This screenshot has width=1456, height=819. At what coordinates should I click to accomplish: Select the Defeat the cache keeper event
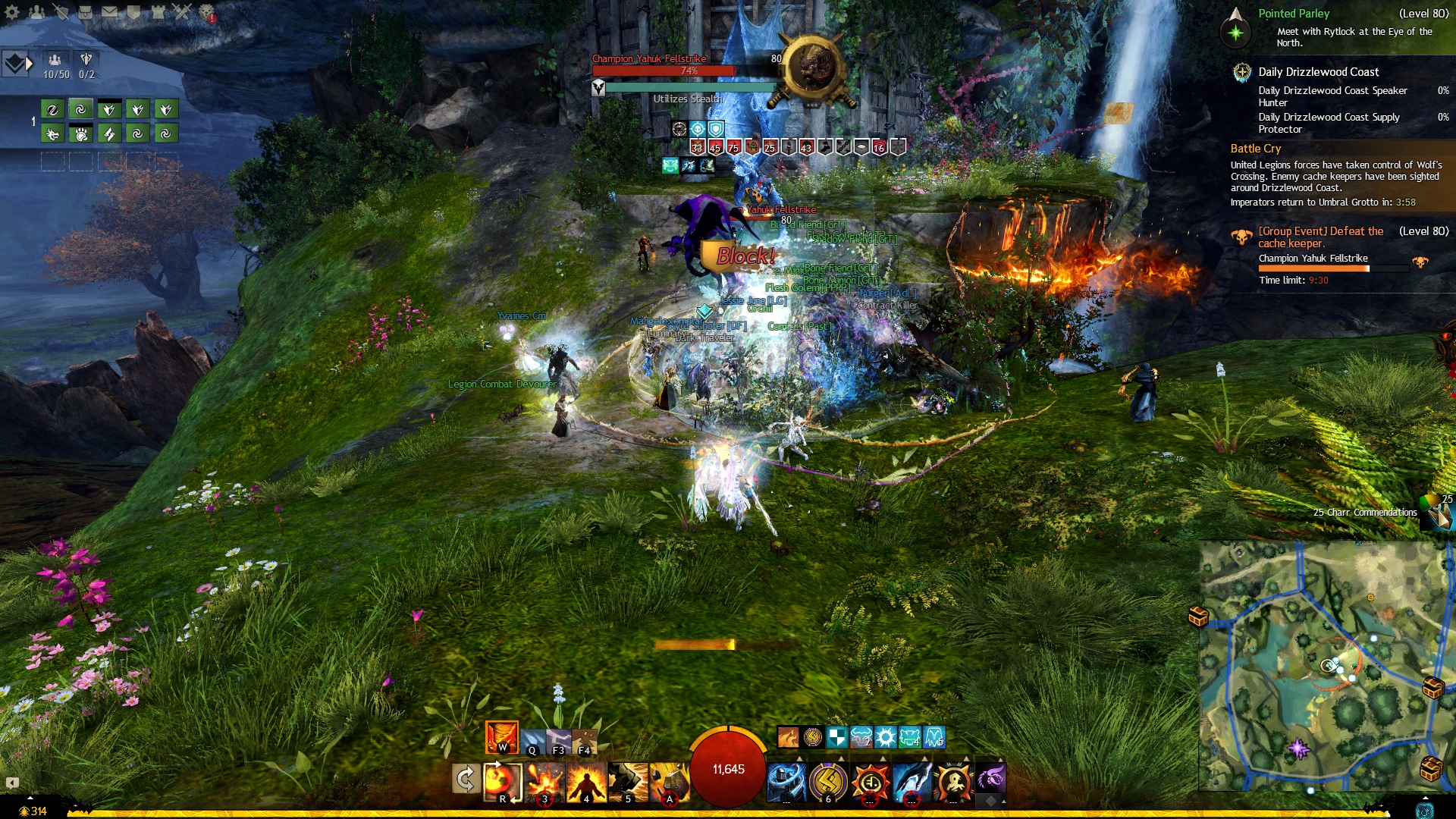point(1320,237)
